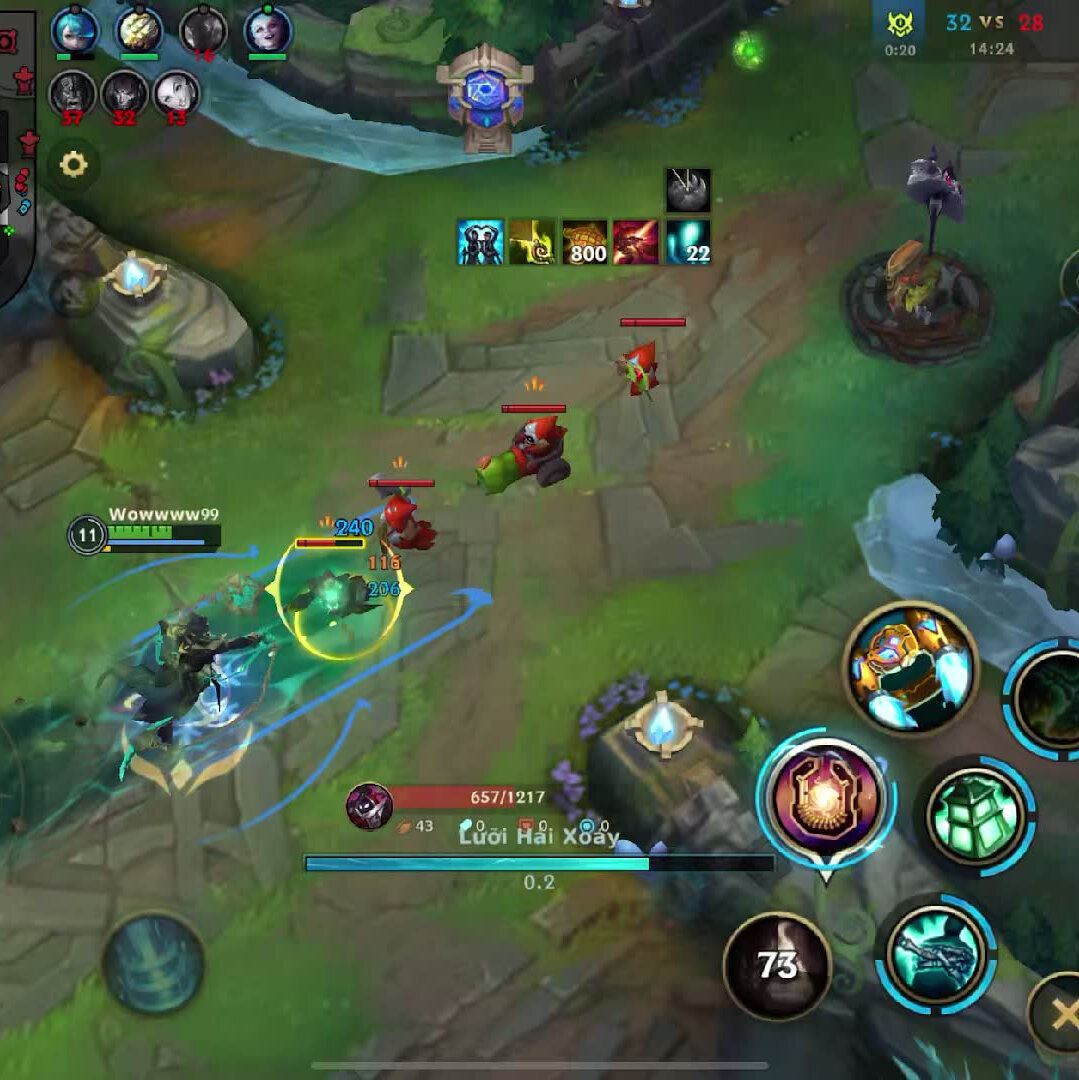Open the settings gear menu

pyautogui.click(x=74, y=164)
